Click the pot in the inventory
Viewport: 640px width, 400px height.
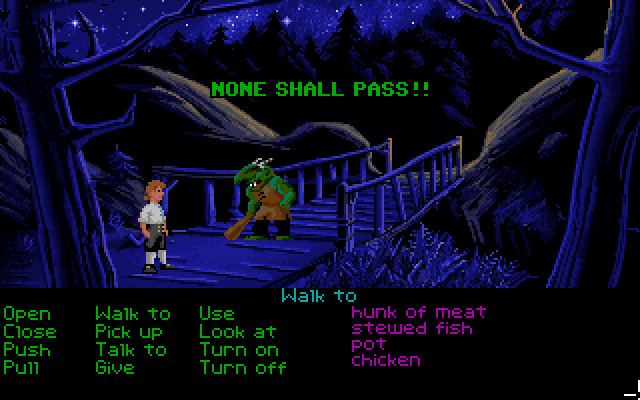(x=366, y=345)
